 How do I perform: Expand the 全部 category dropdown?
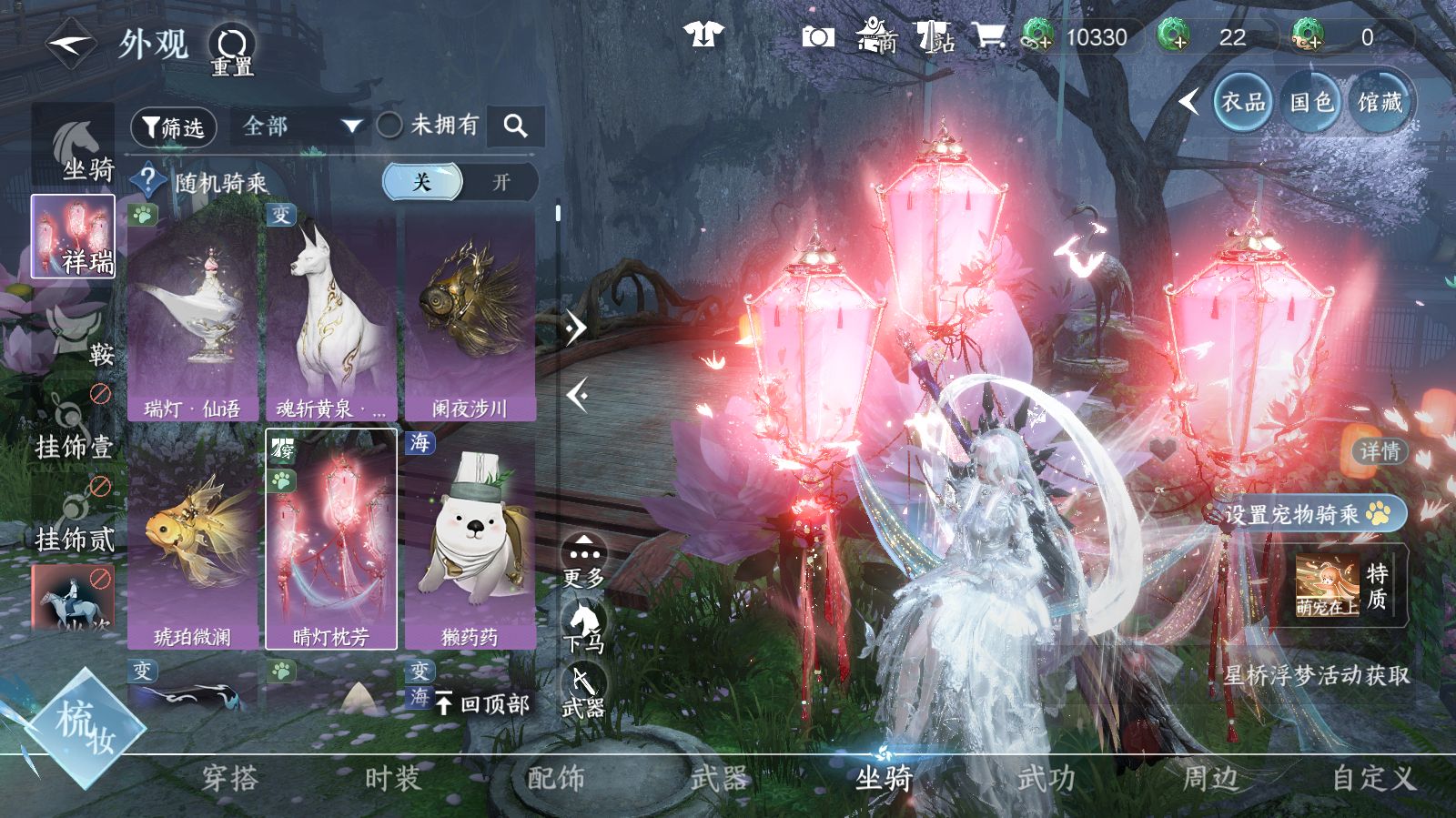pyautogui.click(x=300, y=126)
